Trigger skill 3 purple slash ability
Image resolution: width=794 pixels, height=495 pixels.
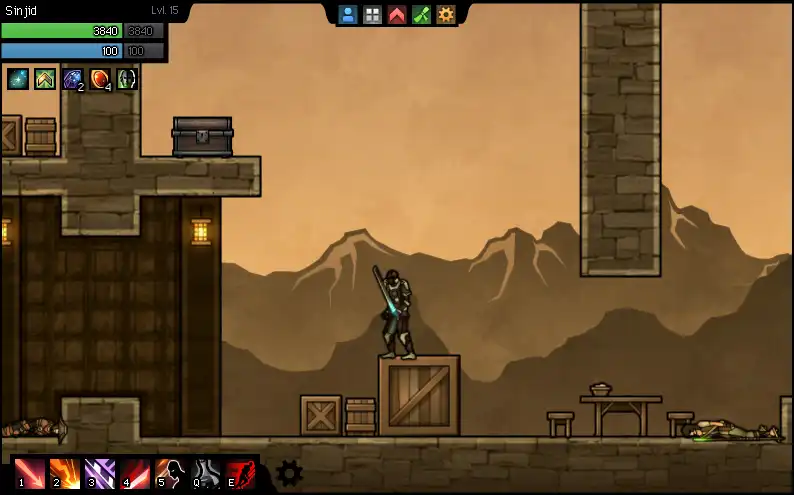coord(100,472)
